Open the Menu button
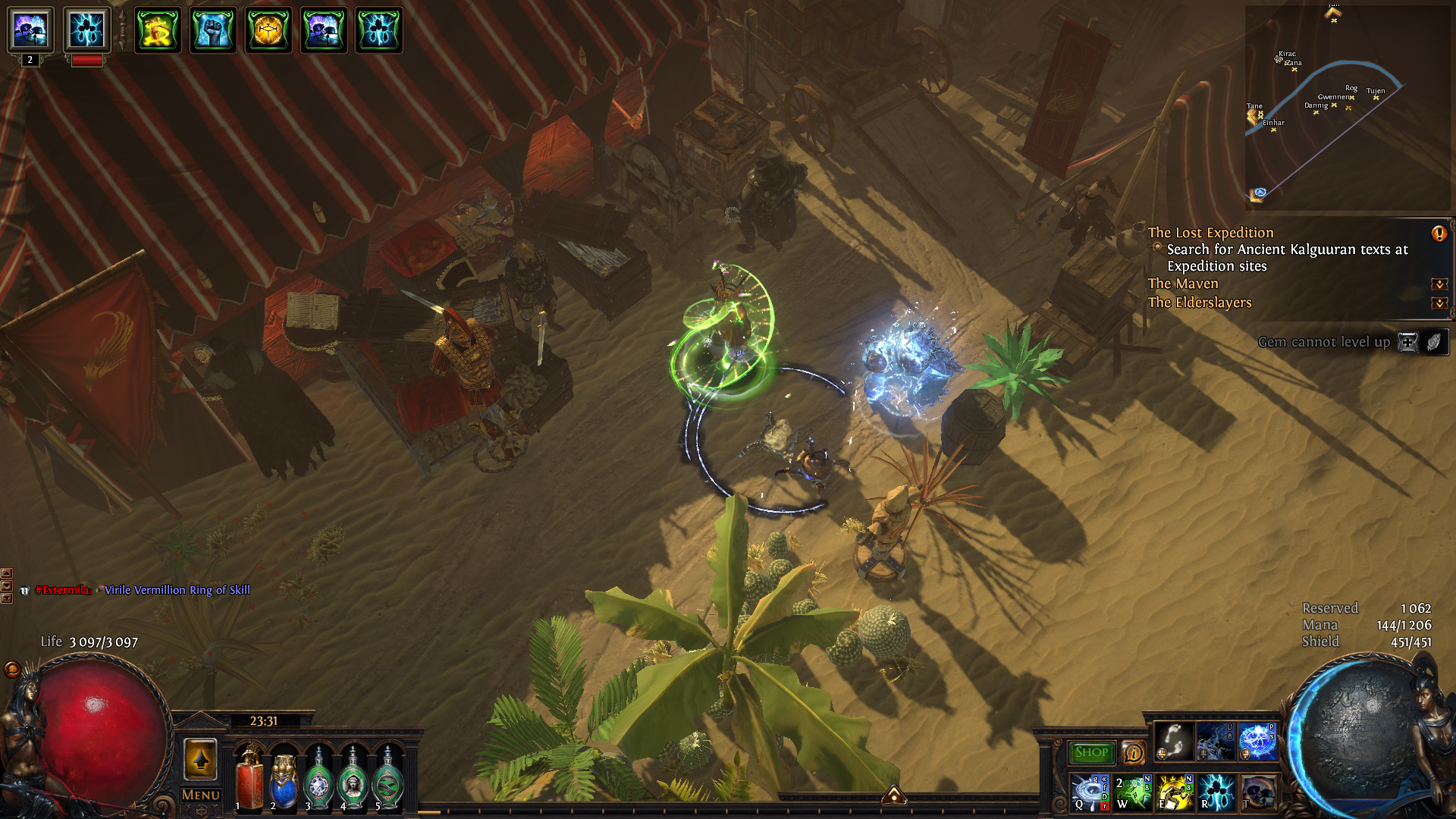This screenshot has width=1456, height=819. pos(201,795)
